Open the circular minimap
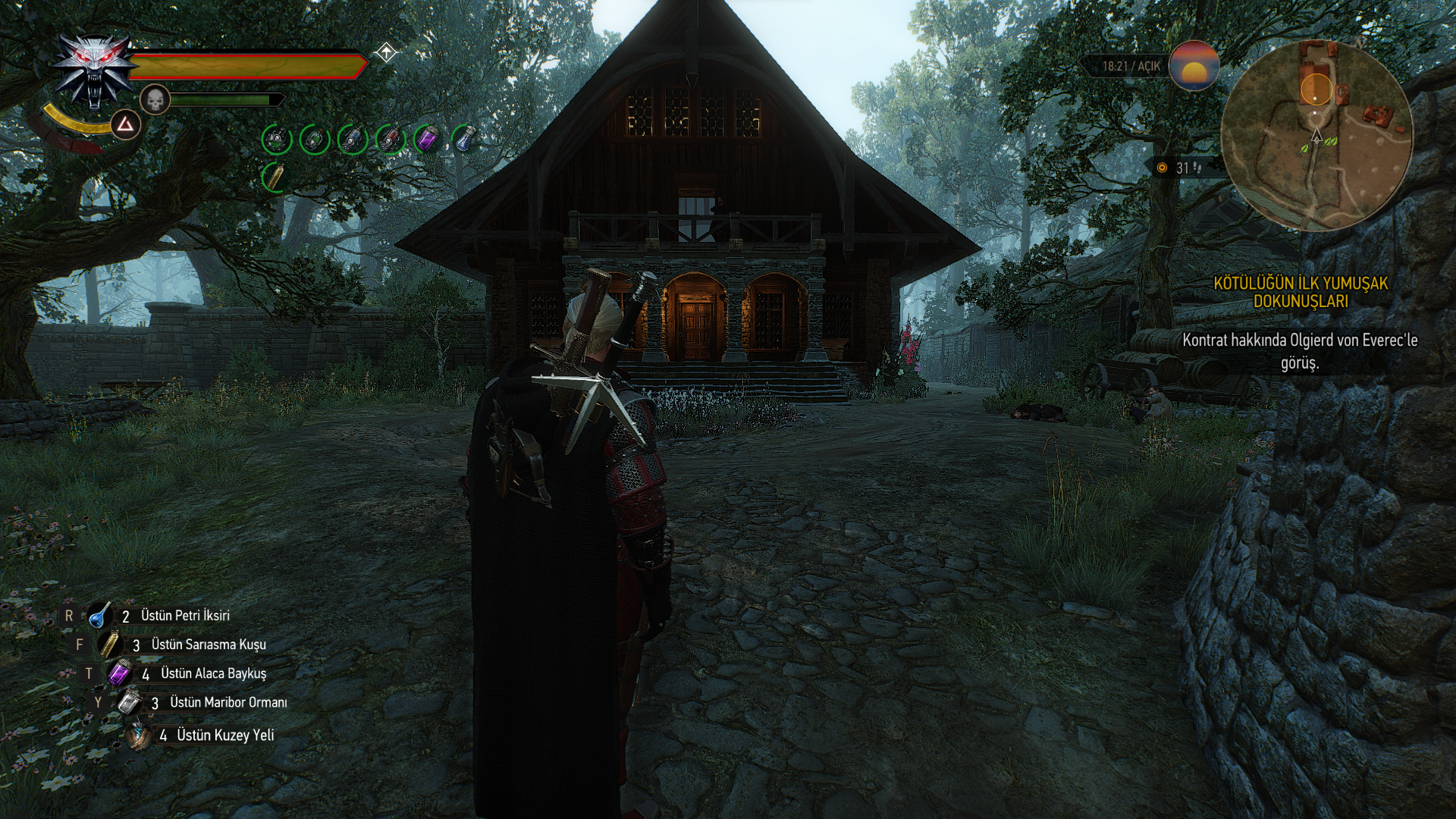Viewport: 1456px width, 819px height. pos(1317,136)
